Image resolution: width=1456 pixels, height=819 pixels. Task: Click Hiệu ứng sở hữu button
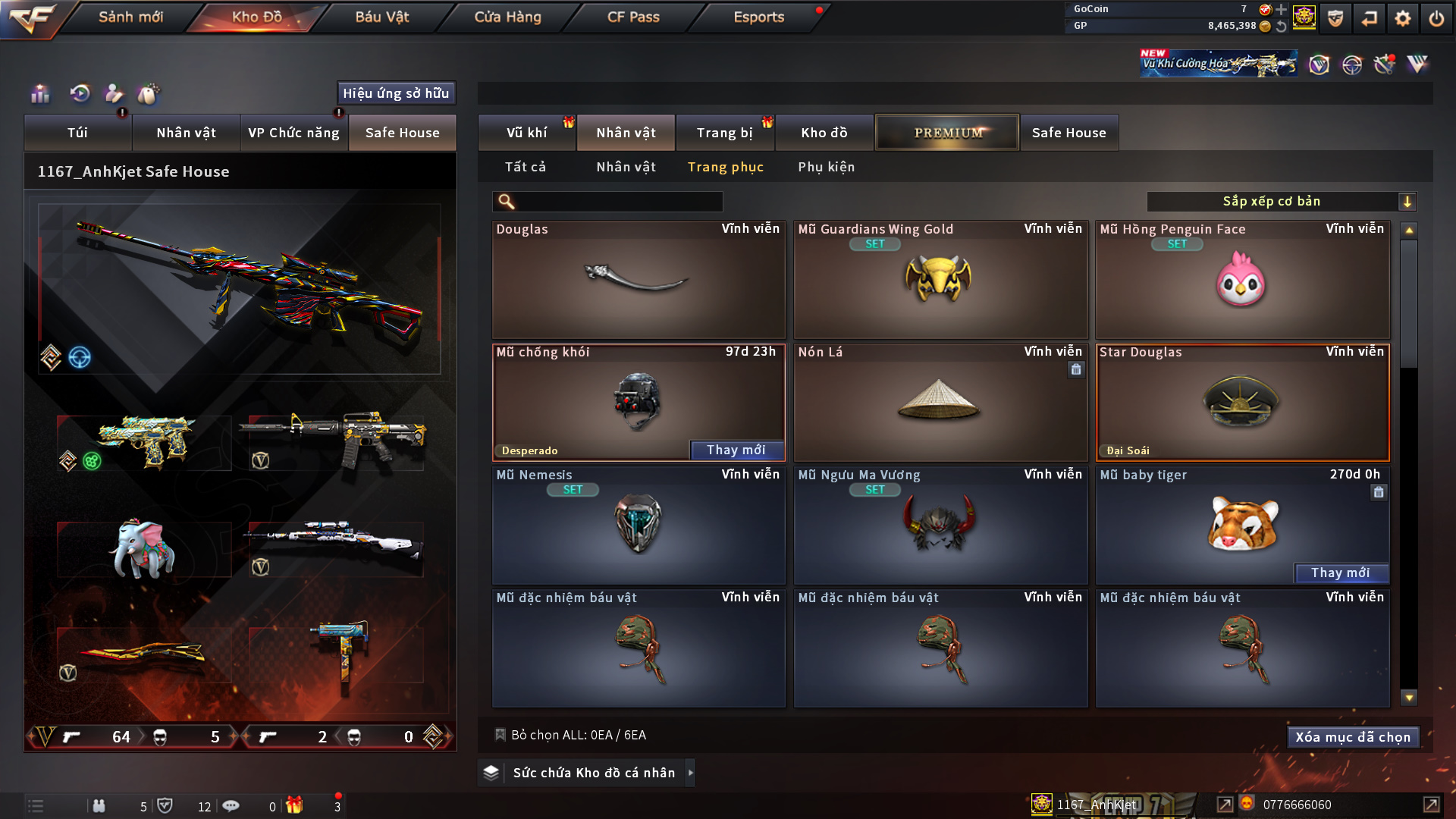point(396,93)
